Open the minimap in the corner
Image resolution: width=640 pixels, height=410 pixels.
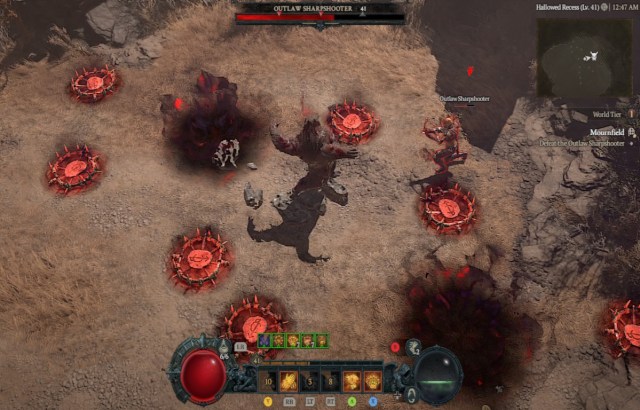click(586, 58)
